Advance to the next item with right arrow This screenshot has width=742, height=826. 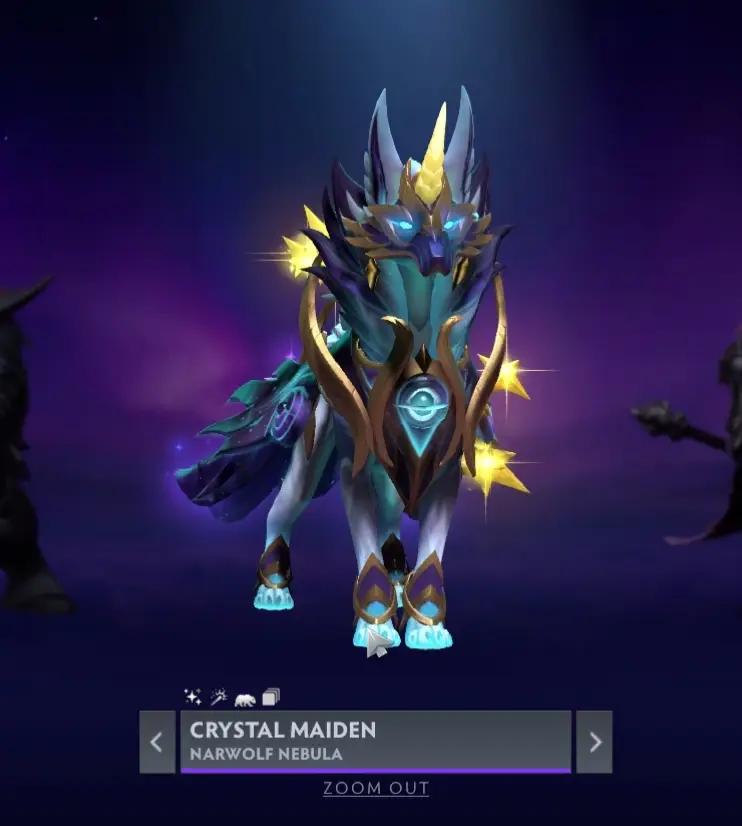595,741
